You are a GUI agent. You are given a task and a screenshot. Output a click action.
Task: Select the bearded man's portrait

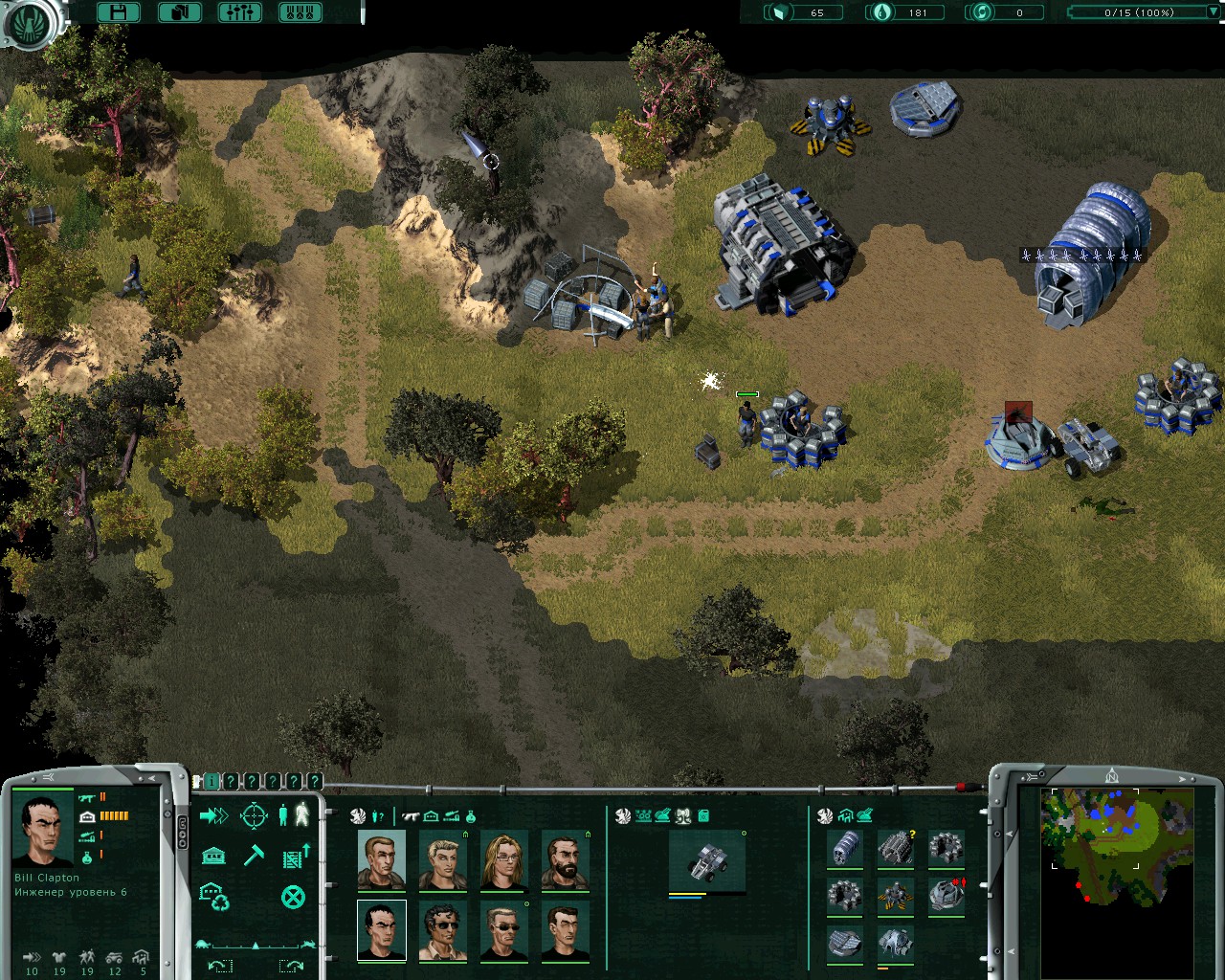[x=565, y=860]
